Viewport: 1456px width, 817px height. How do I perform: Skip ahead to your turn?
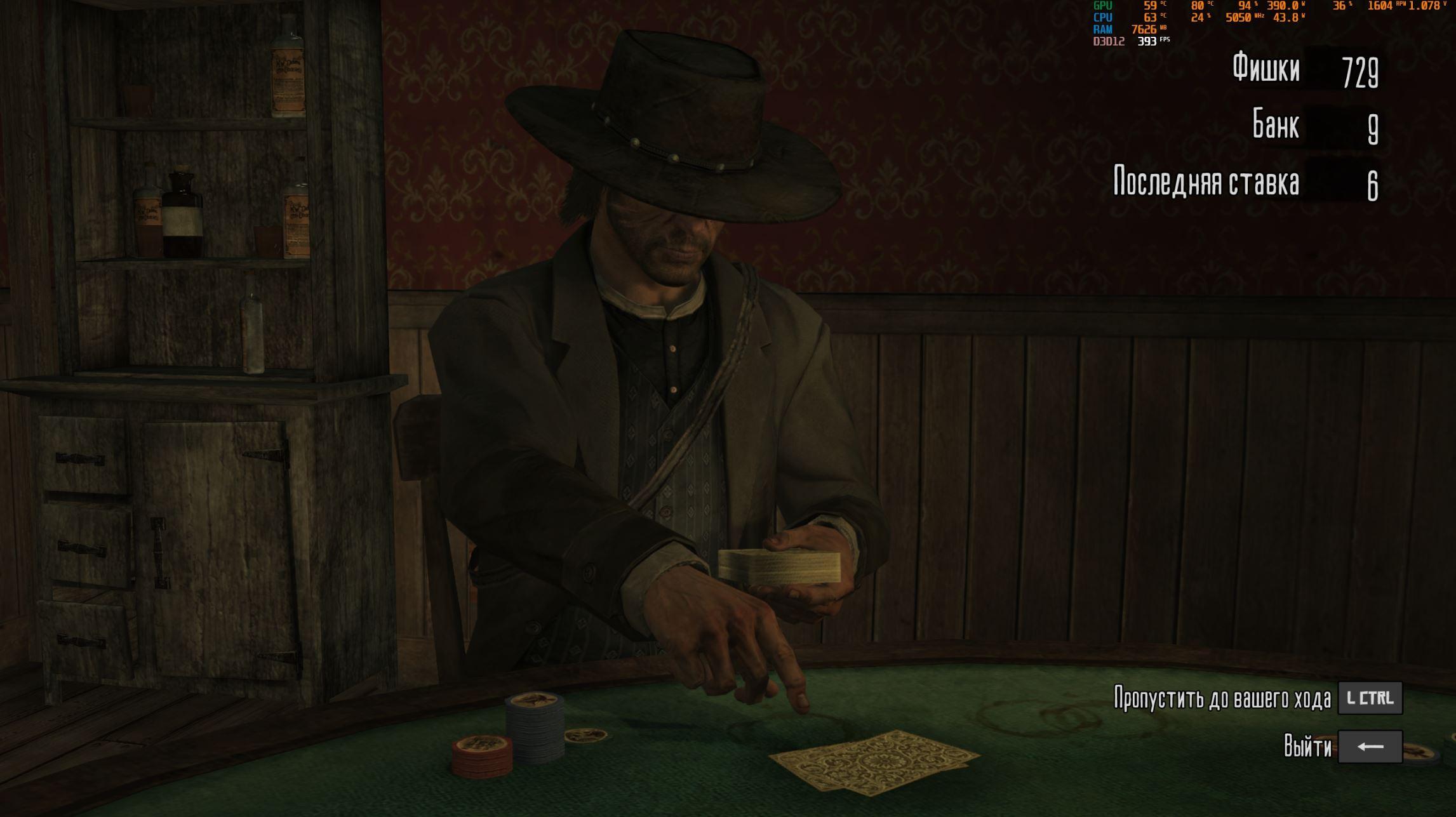(x=1370, y=698)
